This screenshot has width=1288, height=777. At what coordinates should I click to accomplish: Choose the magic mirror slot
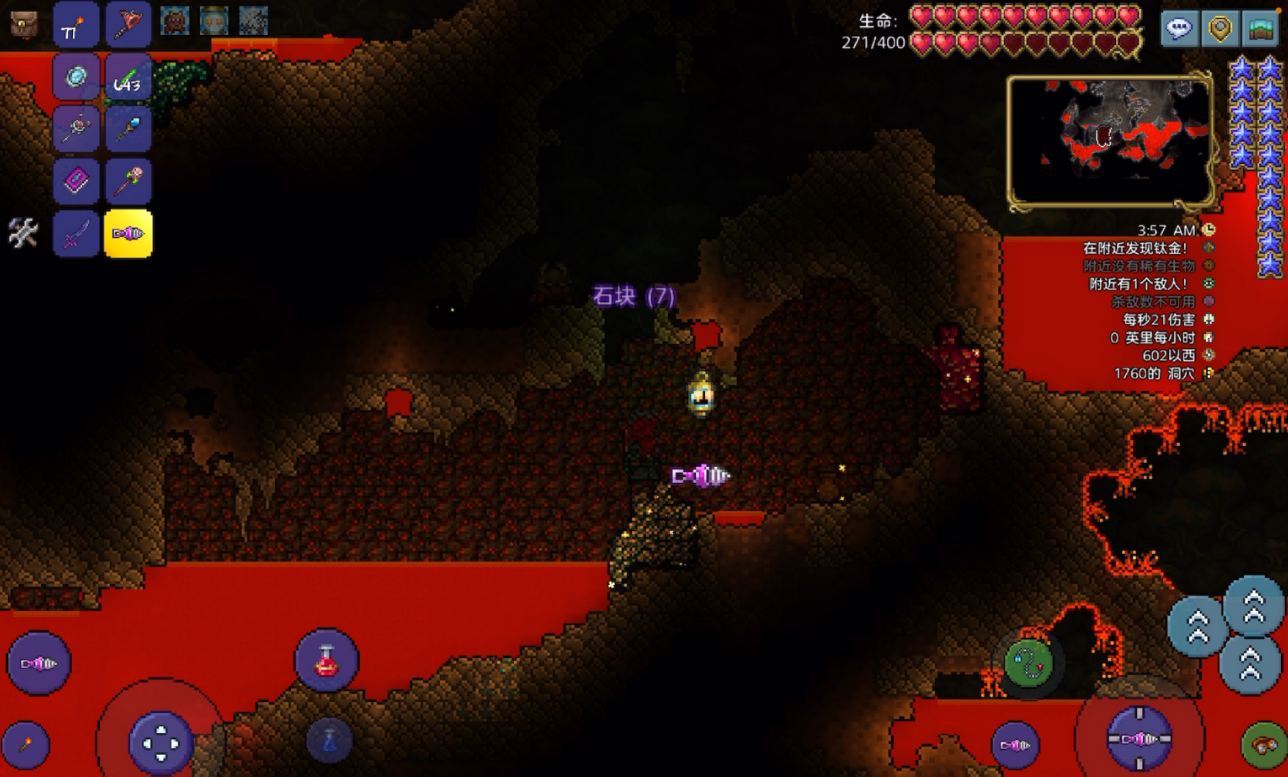76,77
